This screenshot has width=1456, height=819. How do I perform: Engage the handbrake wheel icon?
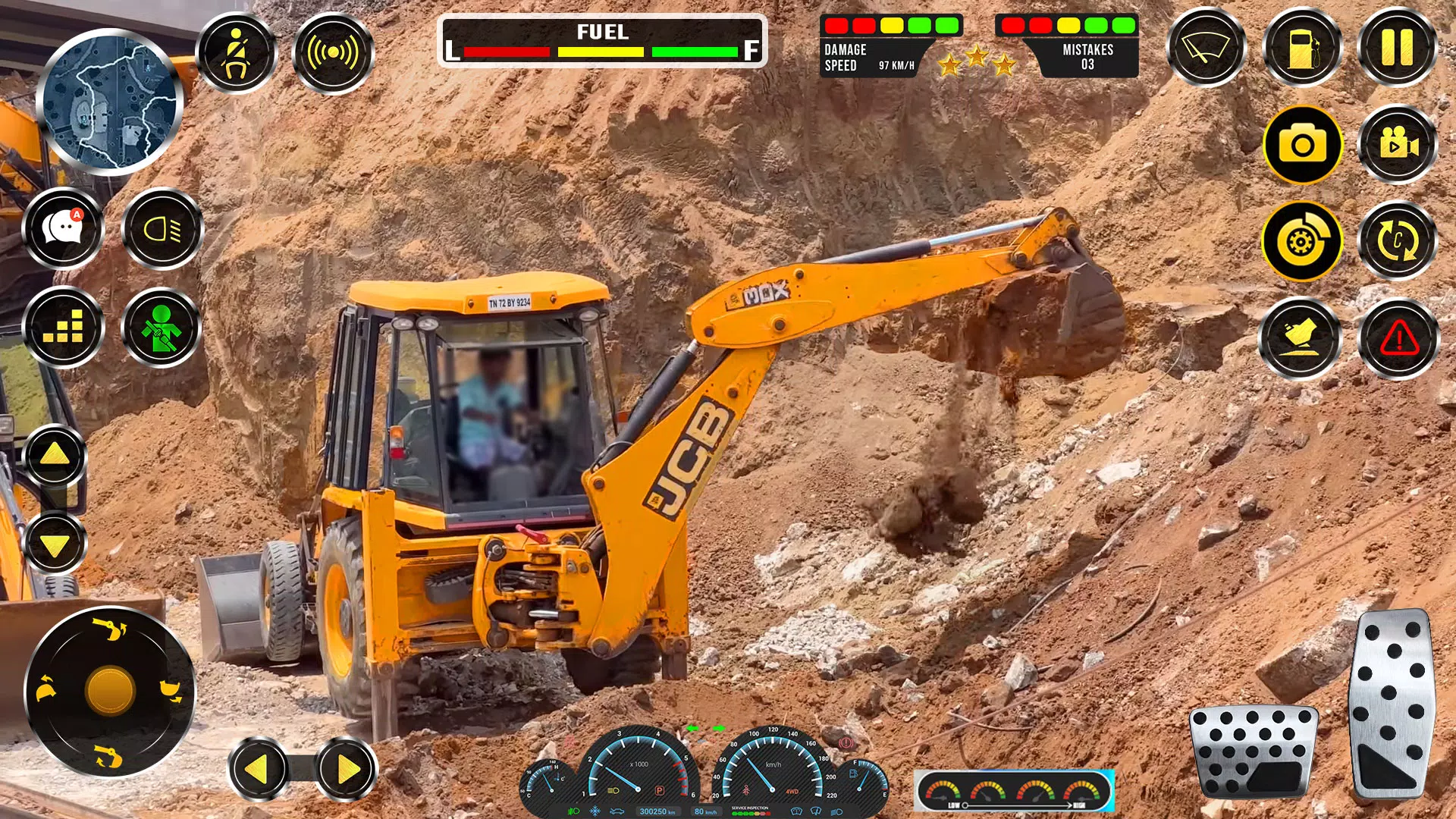pyautogui.click(x=1301, y=240)
